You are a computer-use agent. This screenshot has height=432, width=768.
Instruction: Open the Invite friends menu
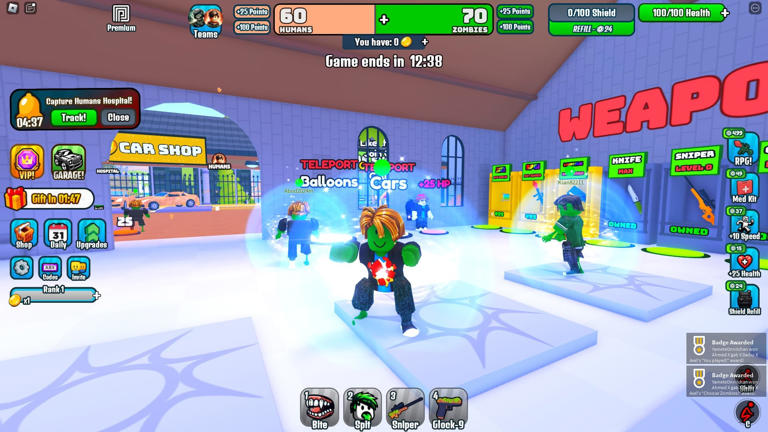pyautogui.click(x=78, y=268)
